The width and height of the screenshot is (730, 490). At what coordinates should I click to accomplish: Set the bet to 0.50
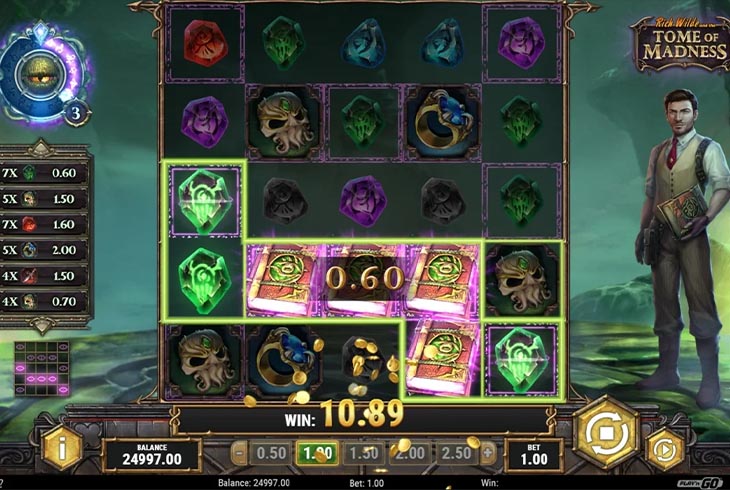pyautogui.click(x=273, y=452)
